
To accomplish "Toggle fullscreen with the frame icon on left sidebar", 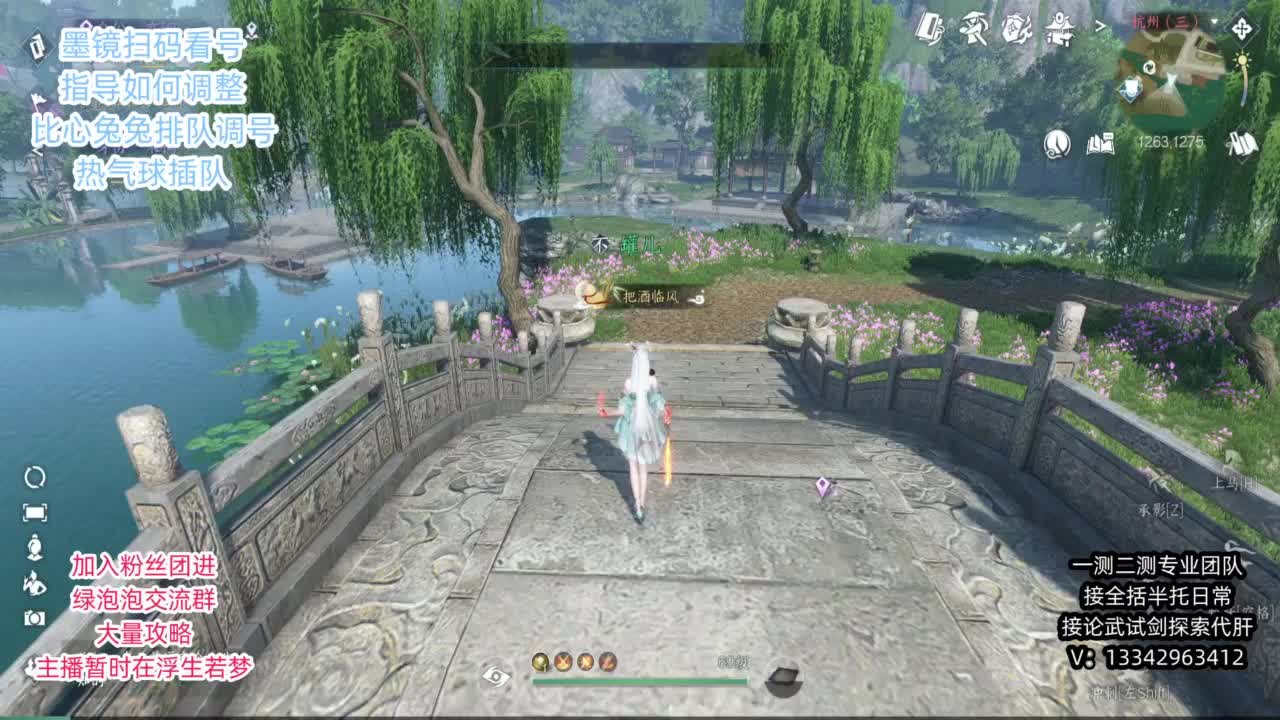I will pyautogui.click(x=36, y=511).
